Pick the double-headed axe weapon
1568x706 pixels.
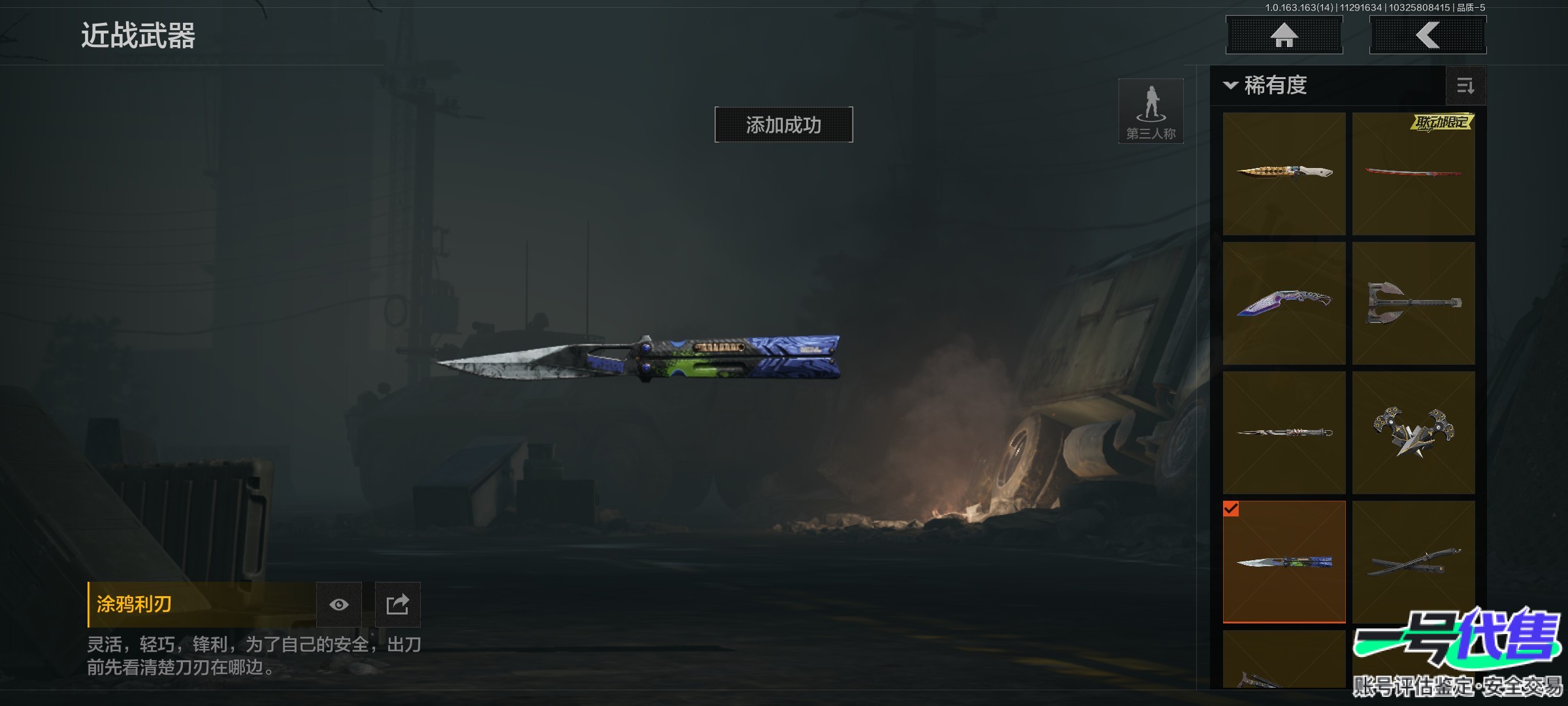[1413, 303]
